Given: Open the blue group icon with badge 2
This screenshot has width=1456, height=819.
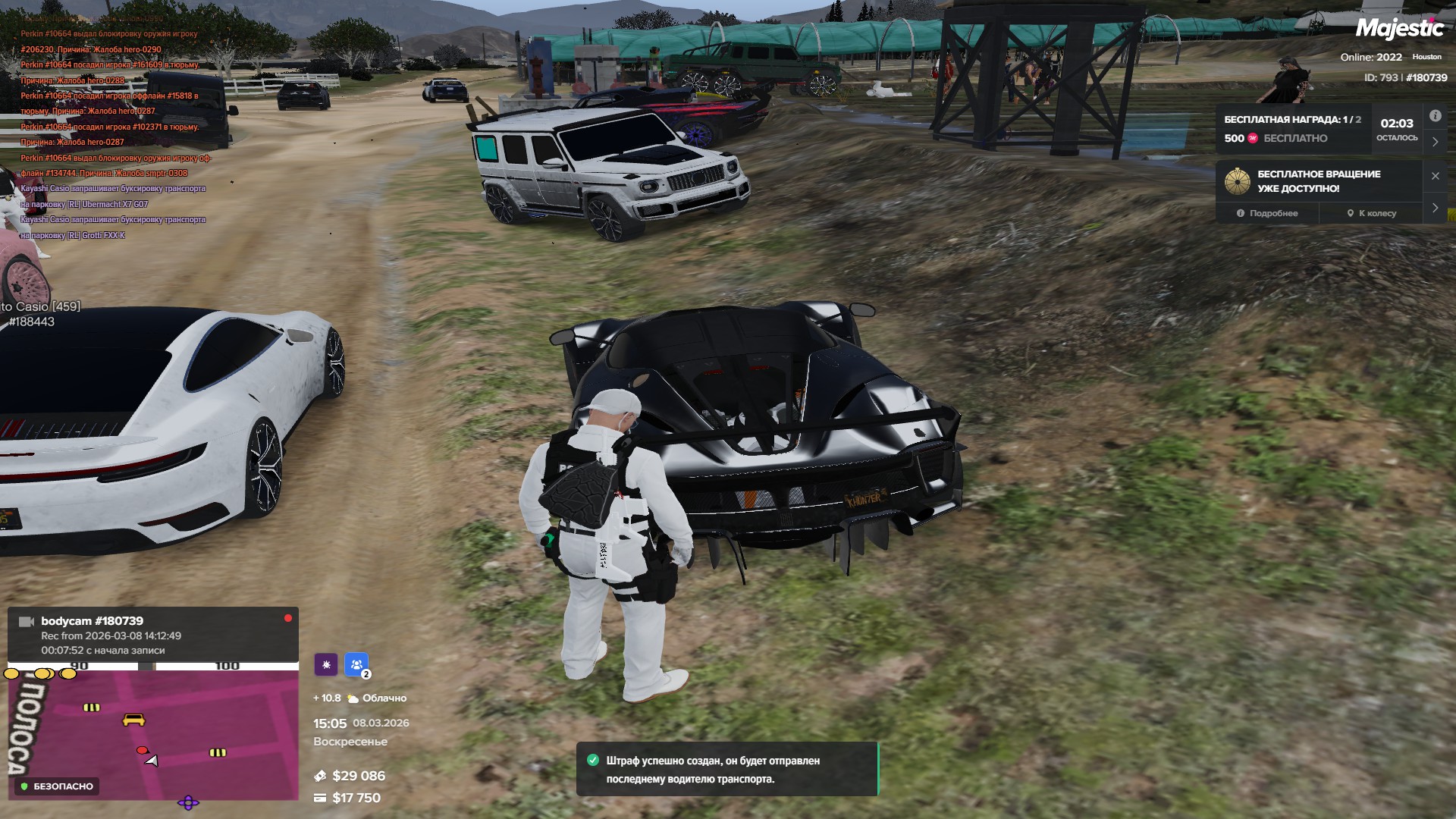Looking at the screenshot, I should [x=356, y=664].
